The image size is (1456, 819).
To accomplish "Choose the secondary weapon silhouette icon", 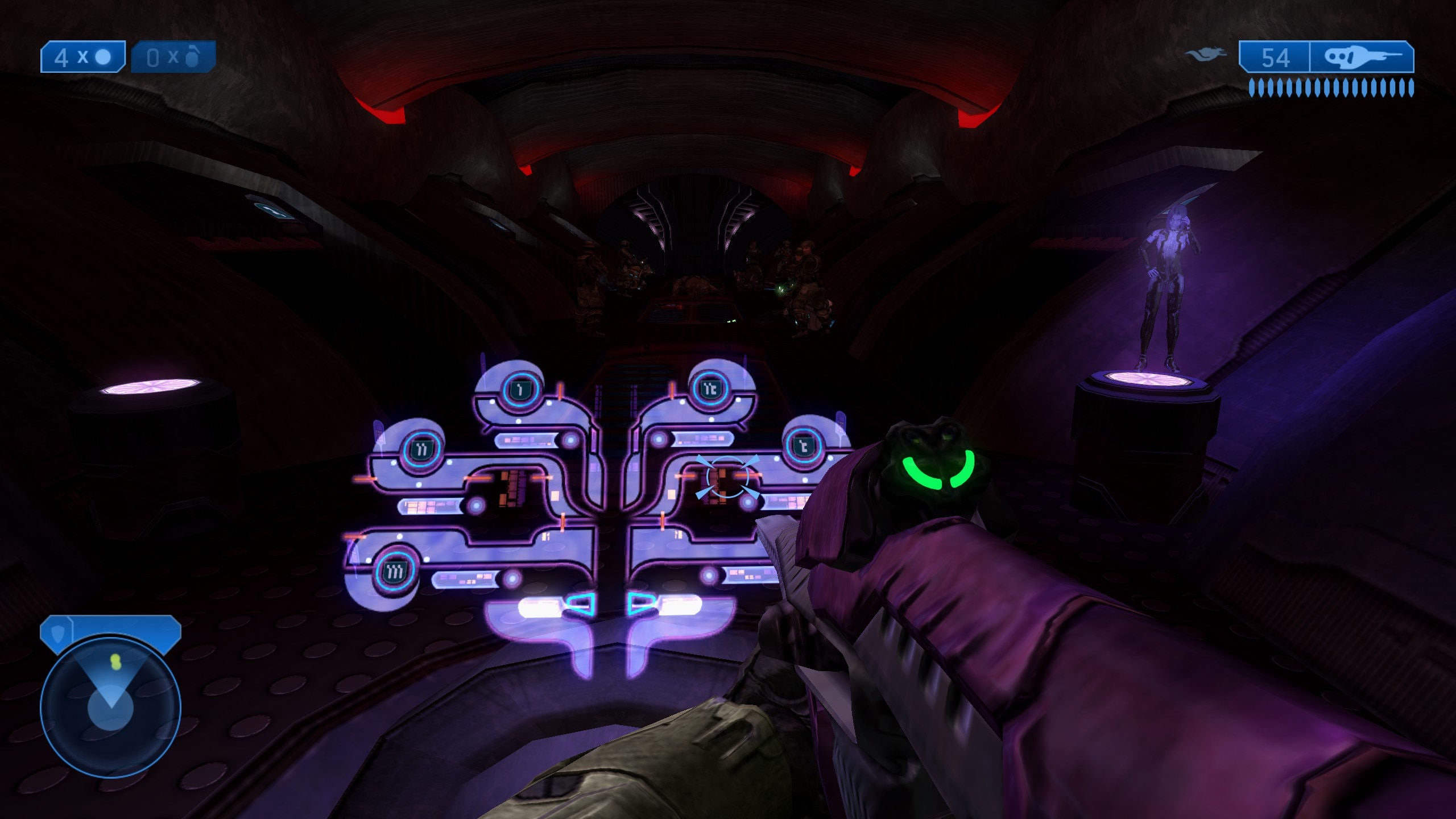I will 1205,56.
